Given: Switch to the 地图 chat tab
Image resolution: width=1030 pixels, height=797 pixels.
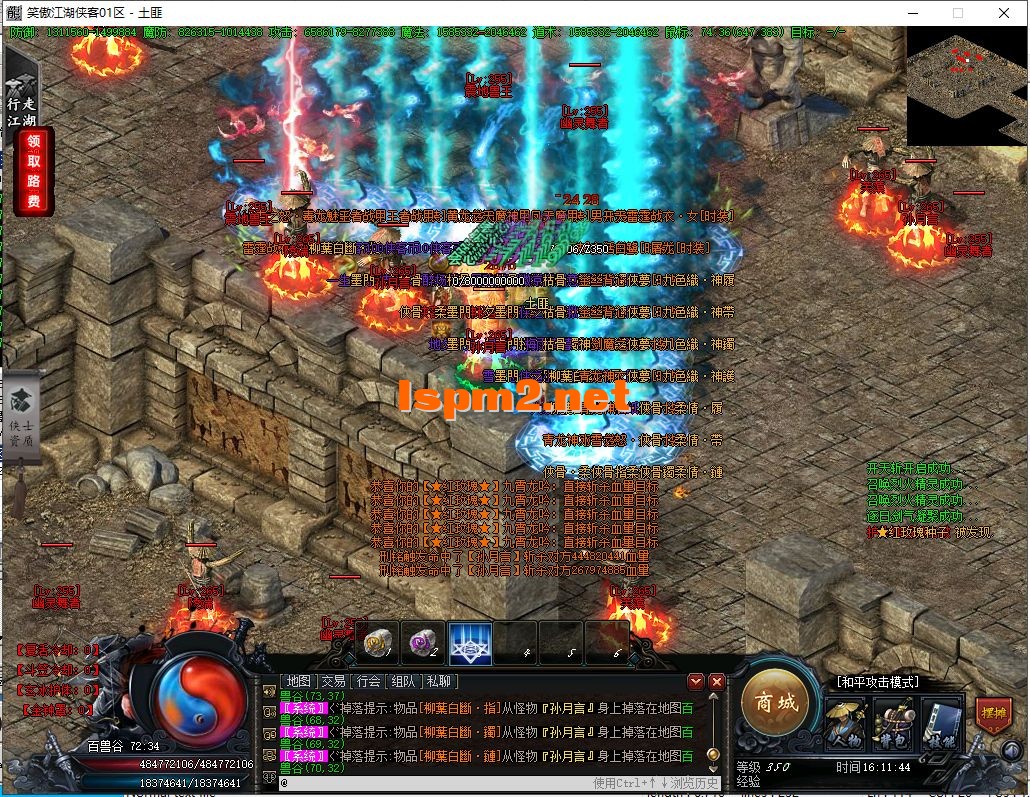Looking at the screenshot, I should 299,681.
